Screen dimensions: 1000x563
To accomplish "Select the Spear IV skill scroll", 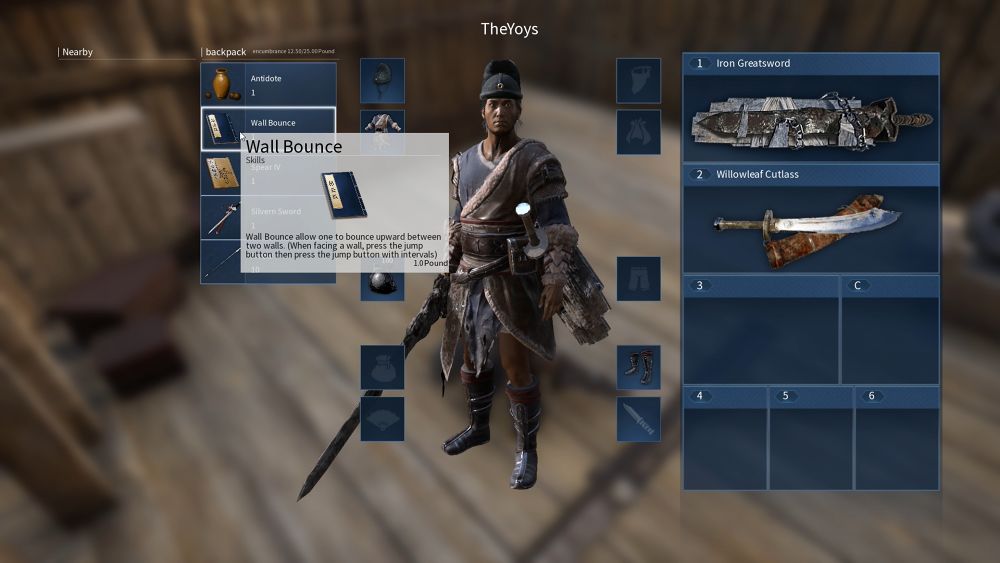I will coord(221,174).
